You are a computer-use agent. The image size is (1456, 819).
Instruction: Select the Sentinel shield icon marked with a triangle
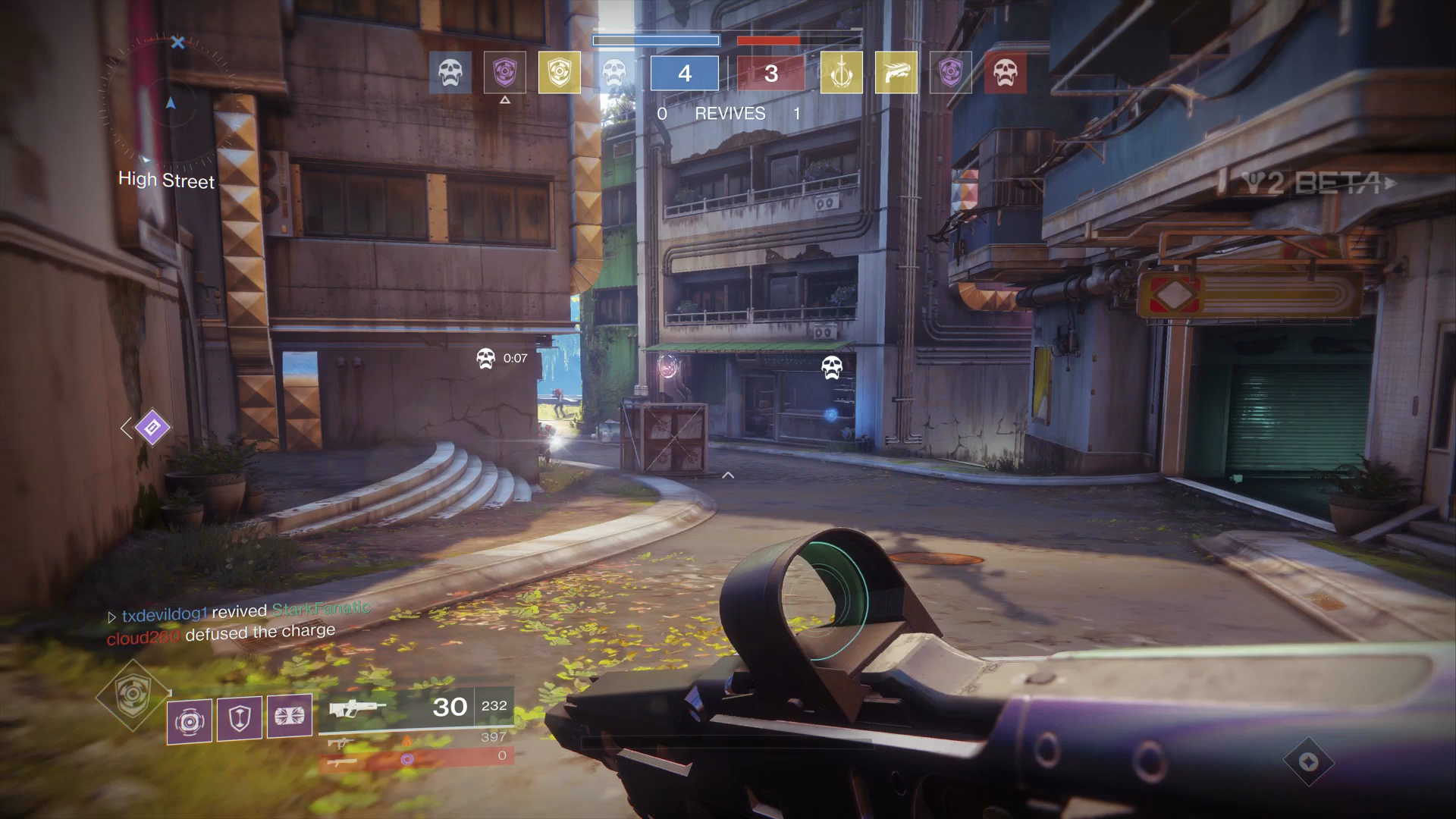pyautogui.click(x=505, y=72)
